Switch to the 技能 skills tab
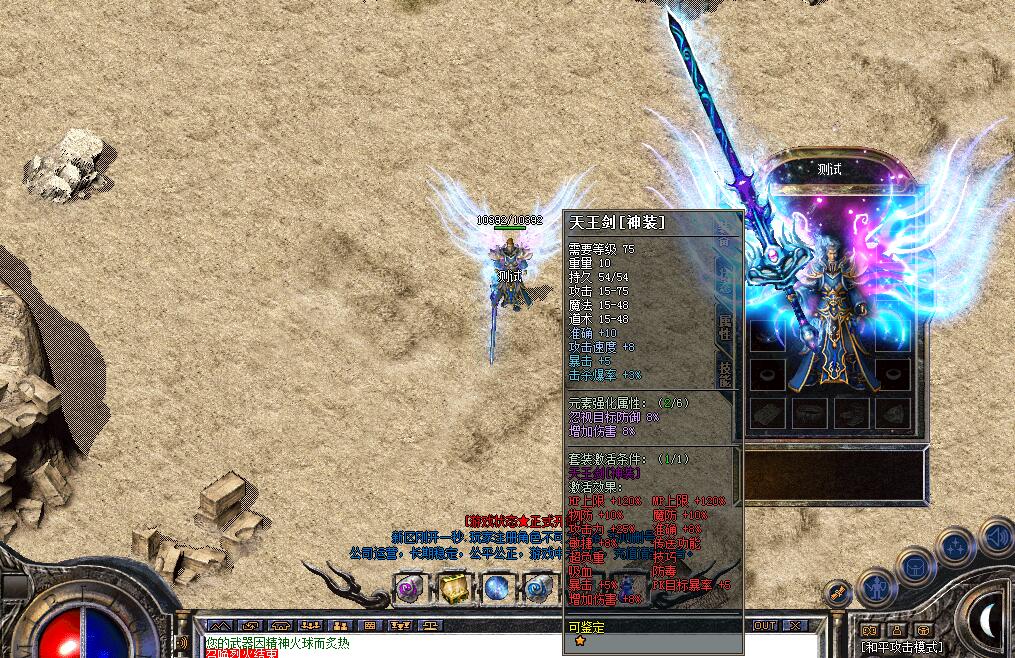Viewport: 1015px width, 658px height. pyautogui.click(x=724, y=373)
